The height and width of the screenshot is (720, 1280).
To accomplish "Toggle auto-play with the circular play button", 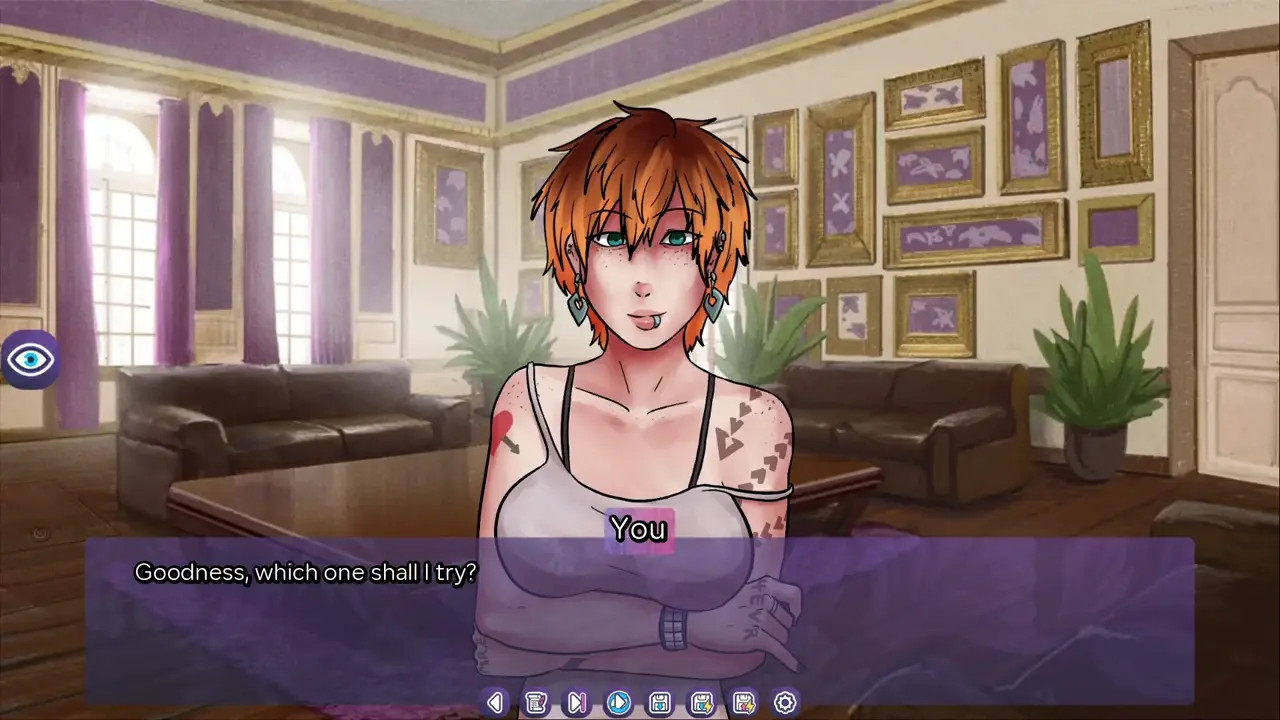I will (619, 703).
